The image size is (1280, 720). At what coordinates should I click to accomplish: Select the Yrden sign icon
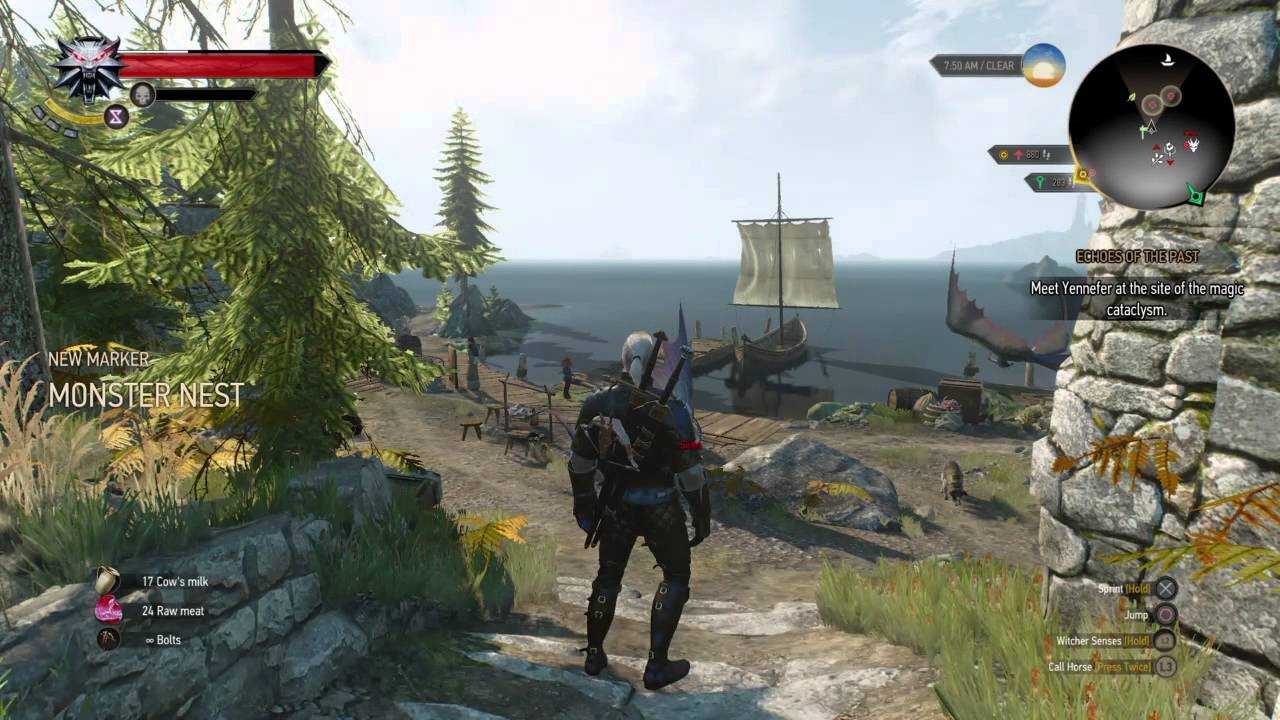(x=117, y=117)
